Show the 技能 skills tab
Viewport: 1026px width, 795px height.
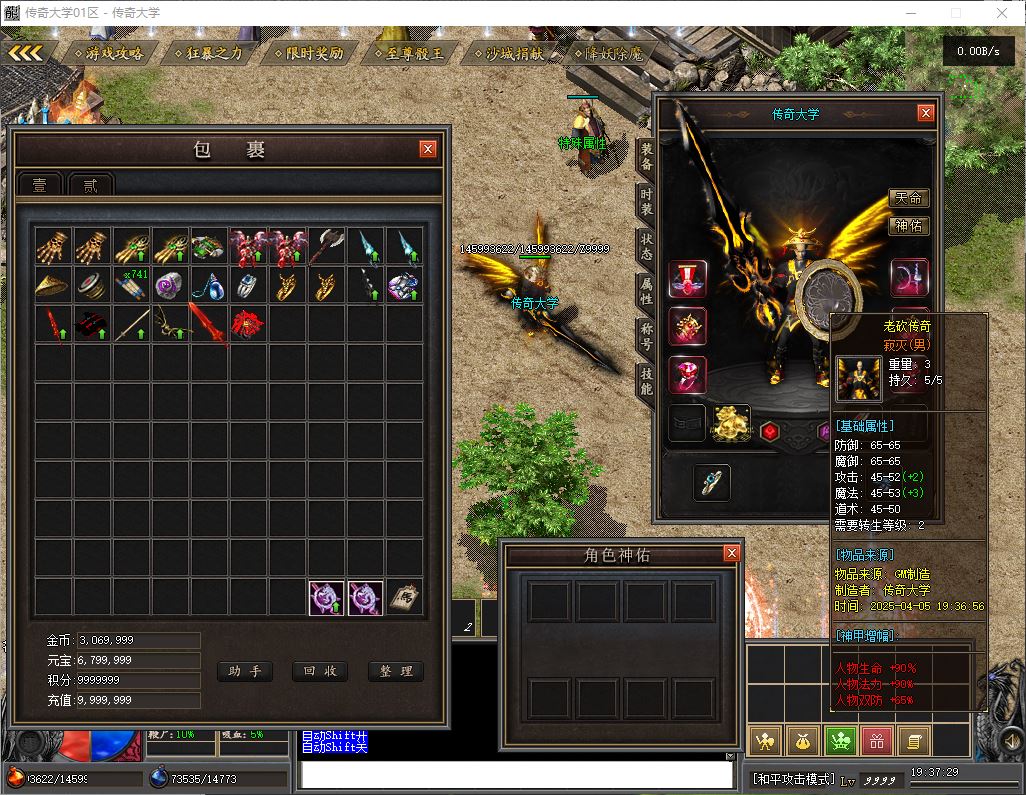[647, 379]
